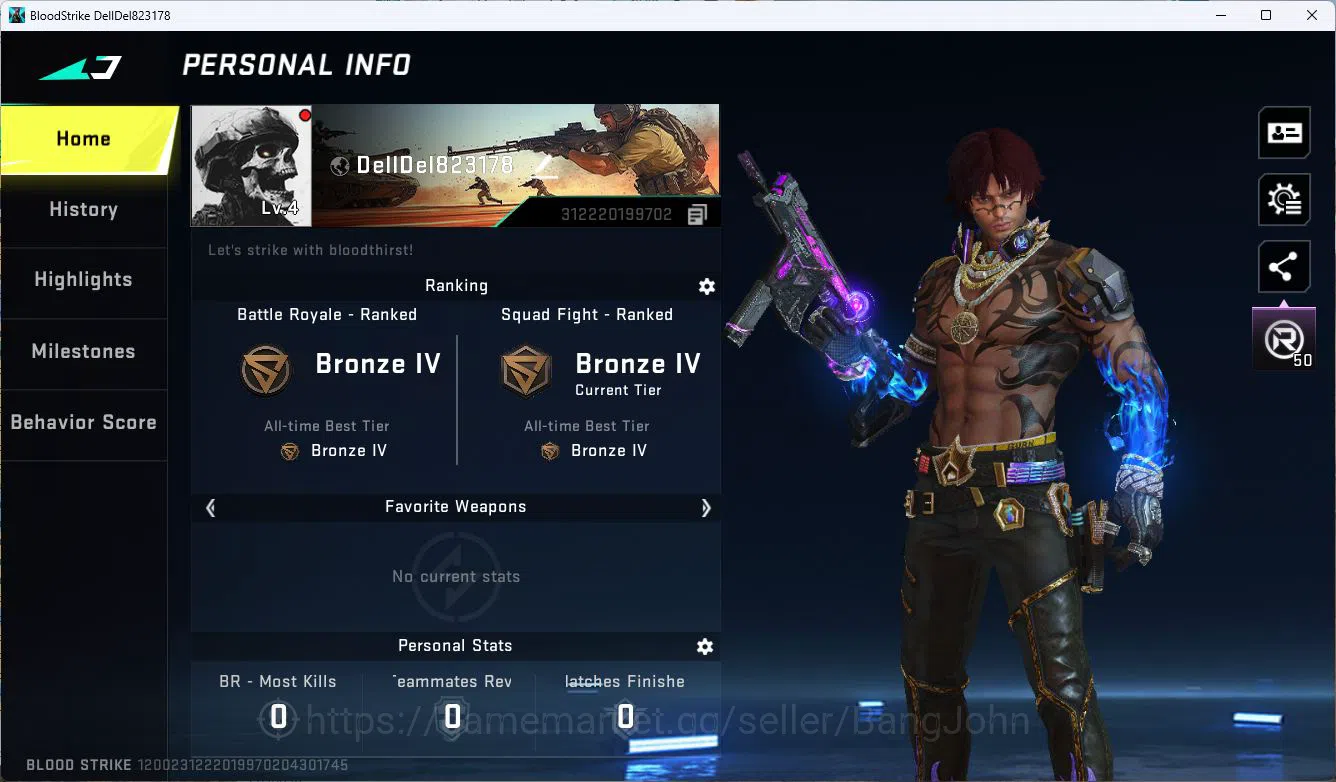Open the Ranking settings gear
1336x782 pixels.
point(707,287)
